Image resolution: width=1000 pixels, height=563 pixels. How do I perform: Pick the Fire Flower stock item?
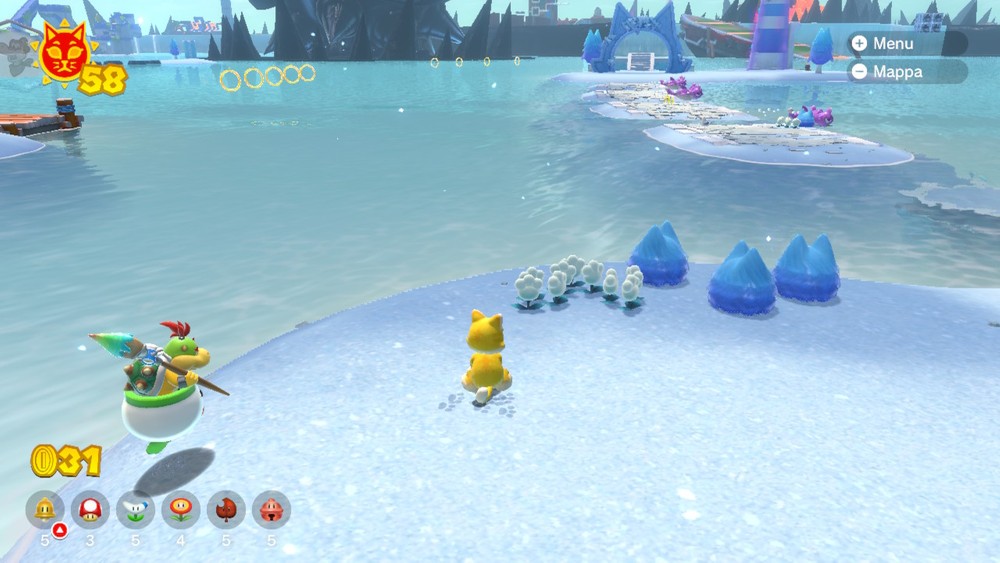[181, 509]
